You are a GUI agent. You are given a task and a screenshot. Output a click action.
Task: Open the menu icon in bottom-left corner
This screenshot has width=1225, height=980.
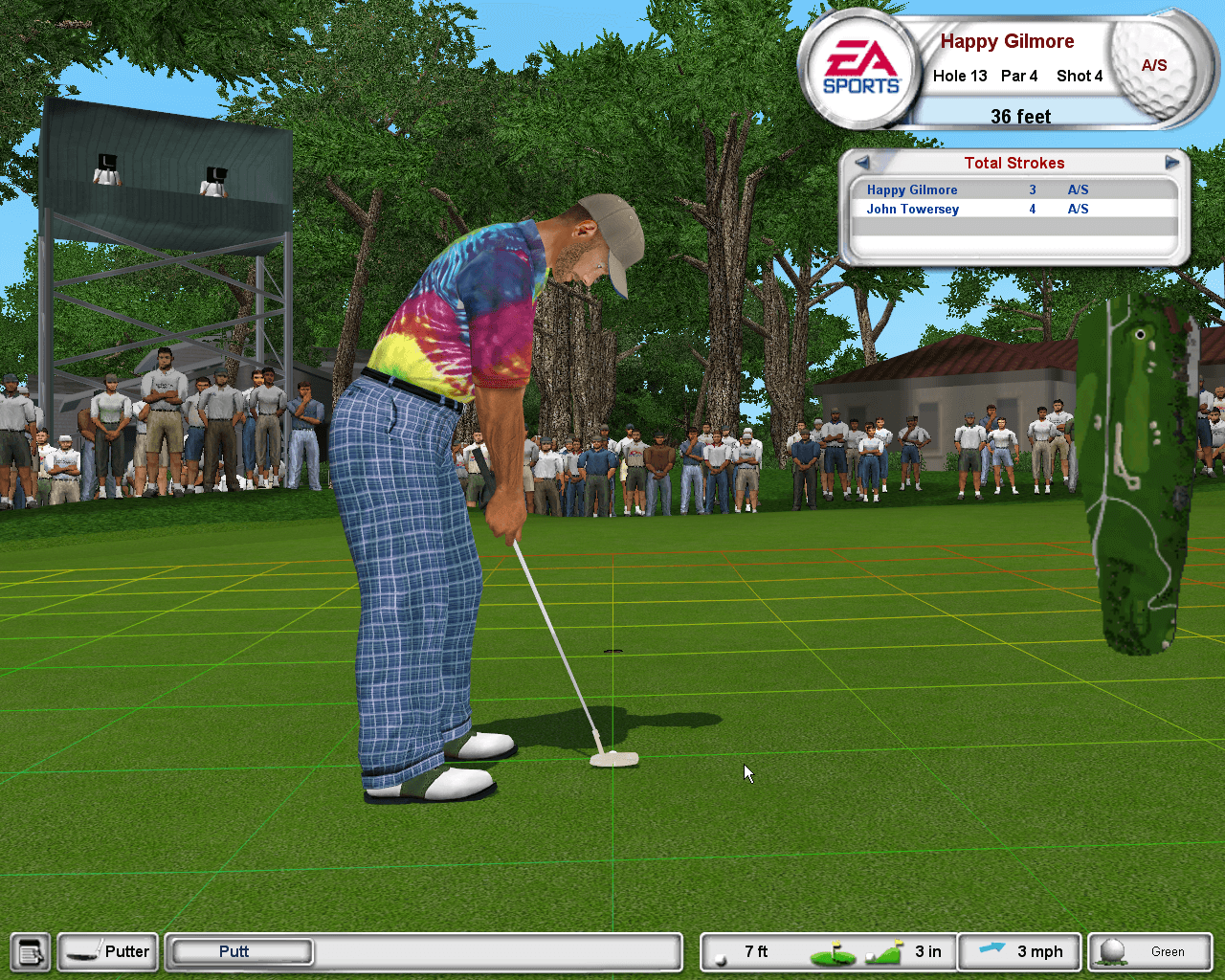click(x=32, y=952)
